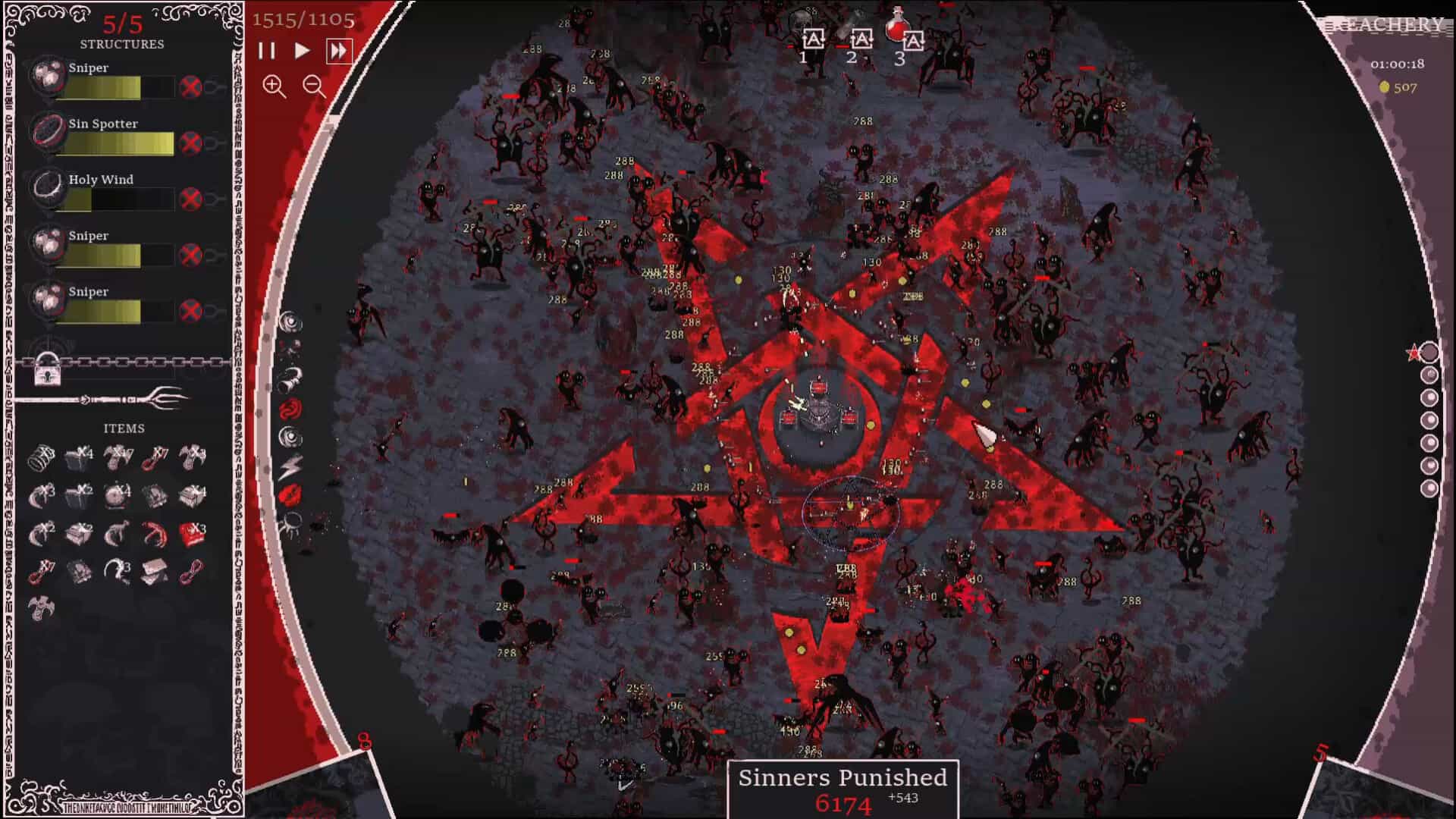Select the red spiral spell icon
1456x819 pixels.
[x=289, y=409]
